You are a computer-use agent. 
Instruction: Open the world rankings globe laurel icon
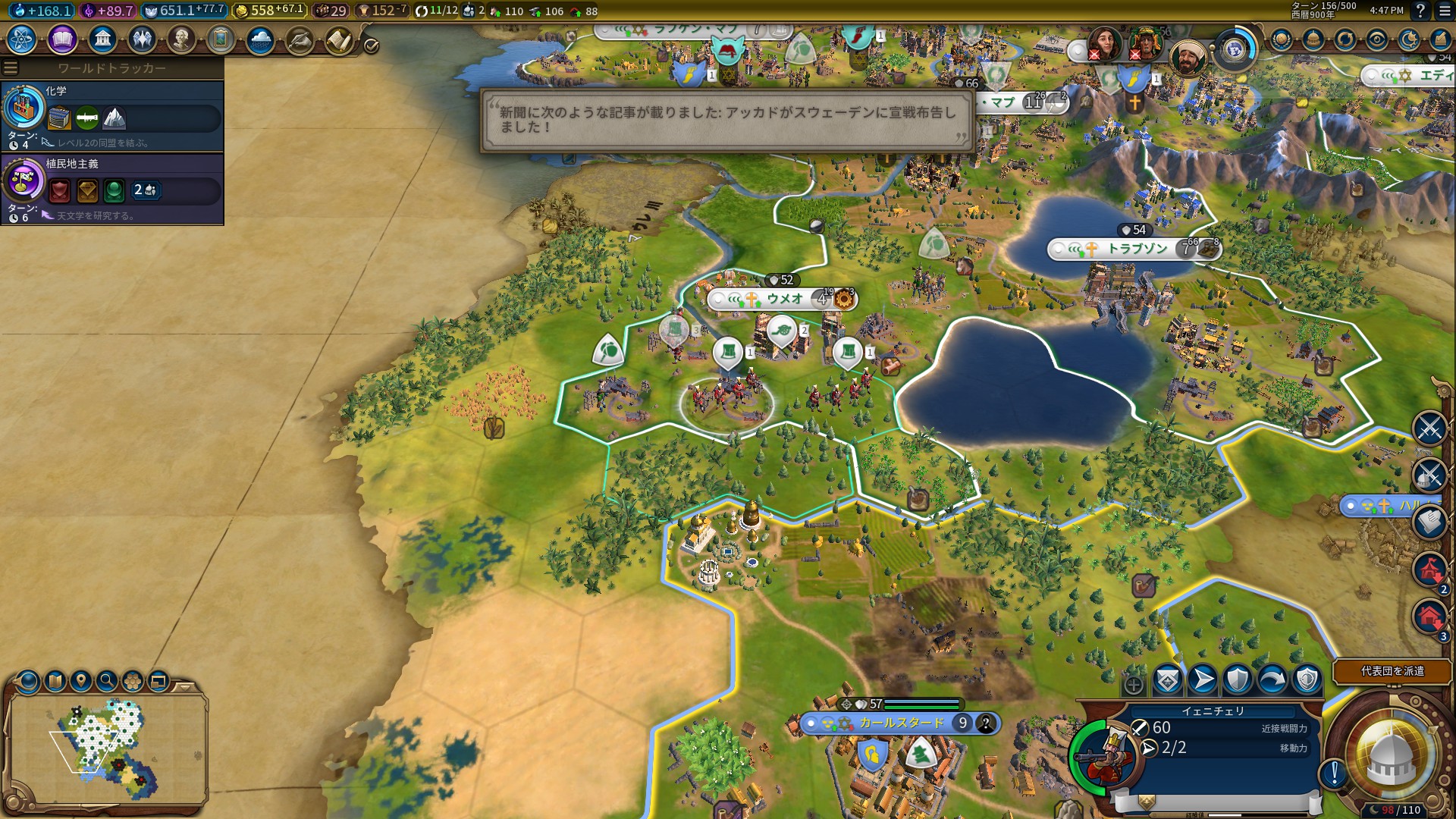click(x=1282, y=39)
